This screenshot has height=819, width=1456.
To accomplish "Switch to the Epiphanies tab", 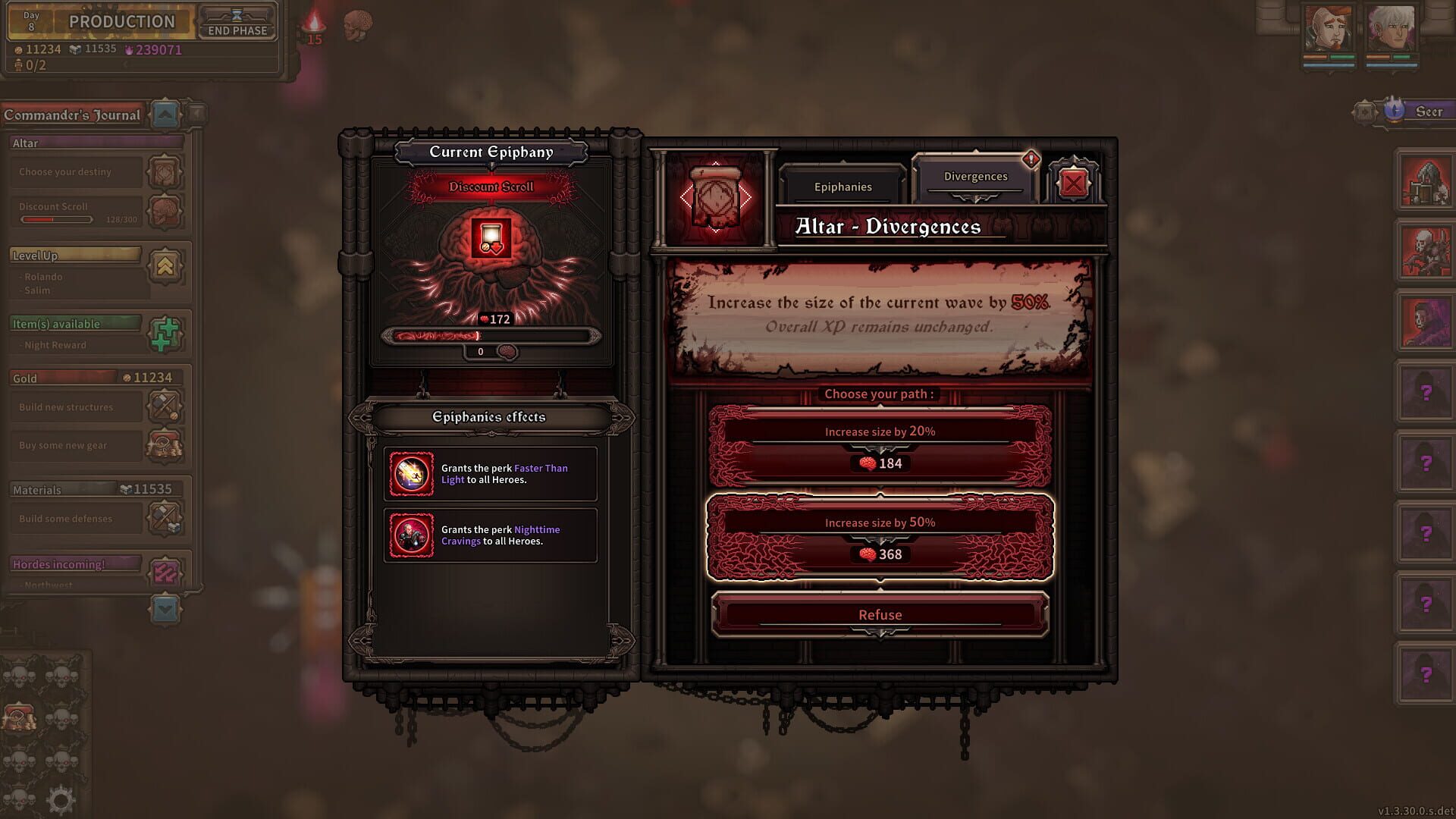I will 842,186.
